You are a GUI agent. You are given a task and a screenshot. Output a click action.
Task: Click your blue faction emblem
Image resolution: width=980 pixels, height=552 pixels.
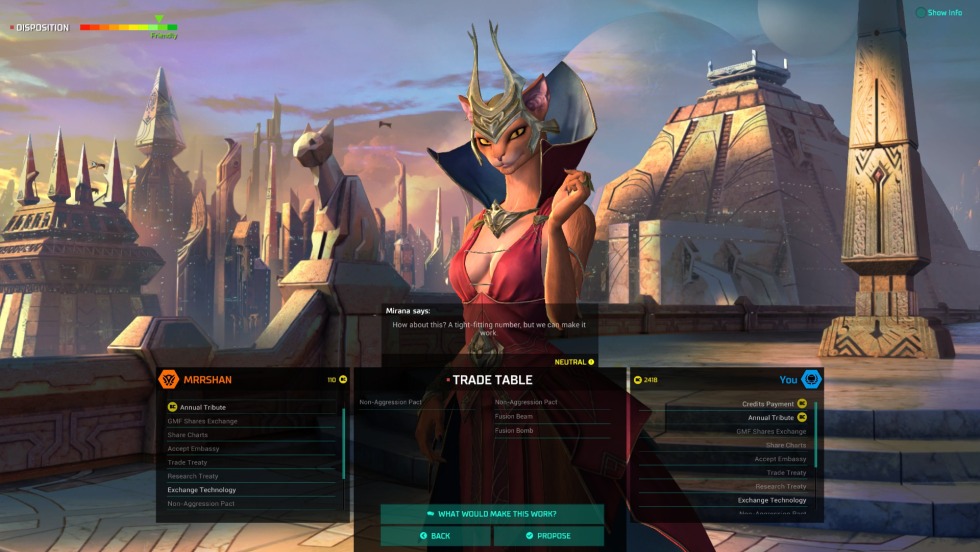(811, 379)
